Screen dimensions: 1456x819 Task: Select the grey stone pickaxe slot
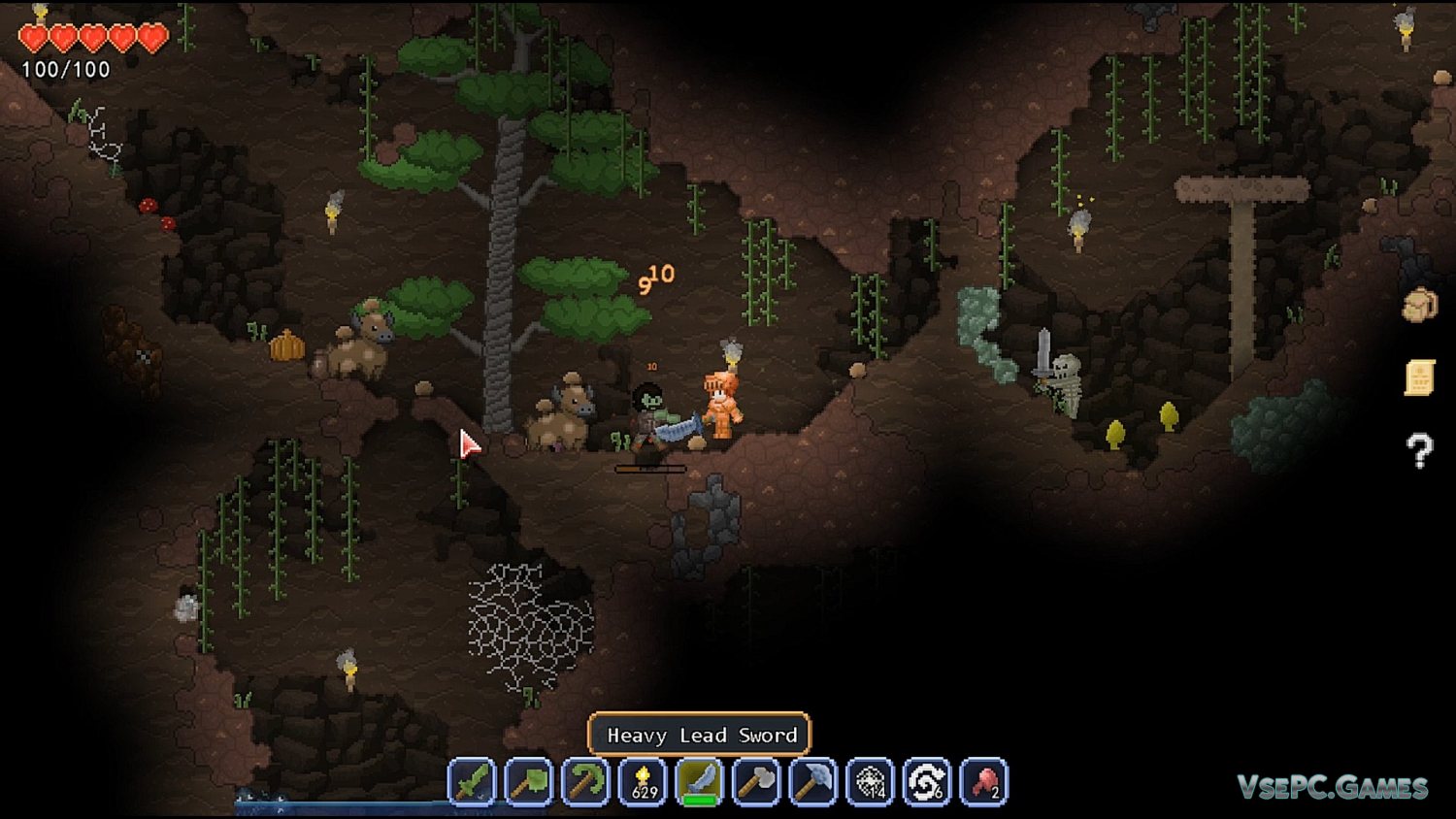coord(813,782)
